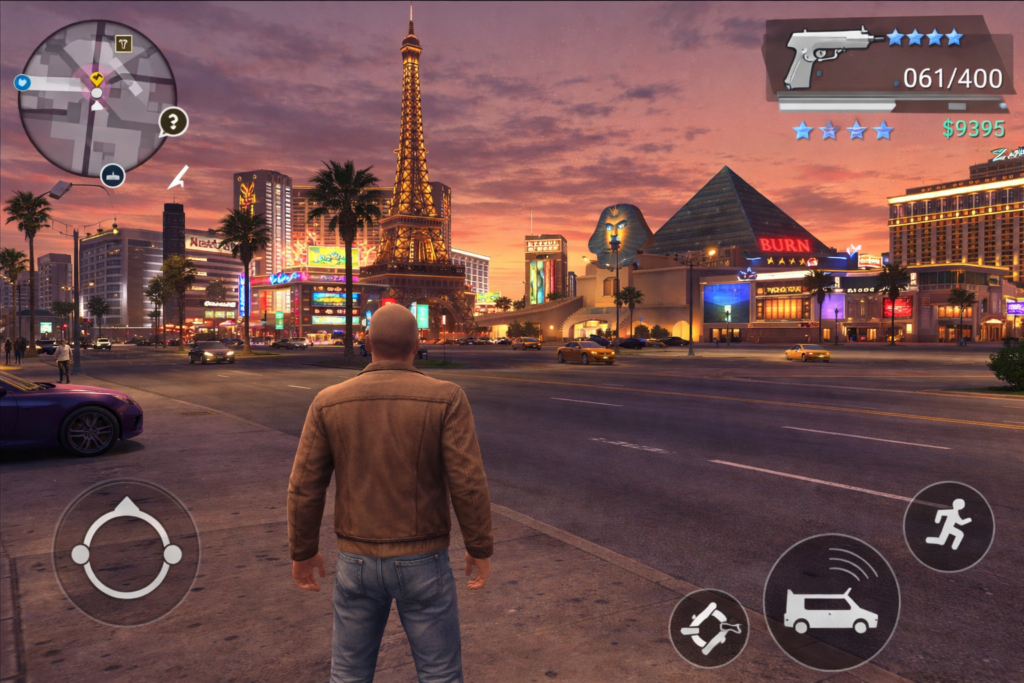Switch weapon via the pistol icon

point(828,53)
